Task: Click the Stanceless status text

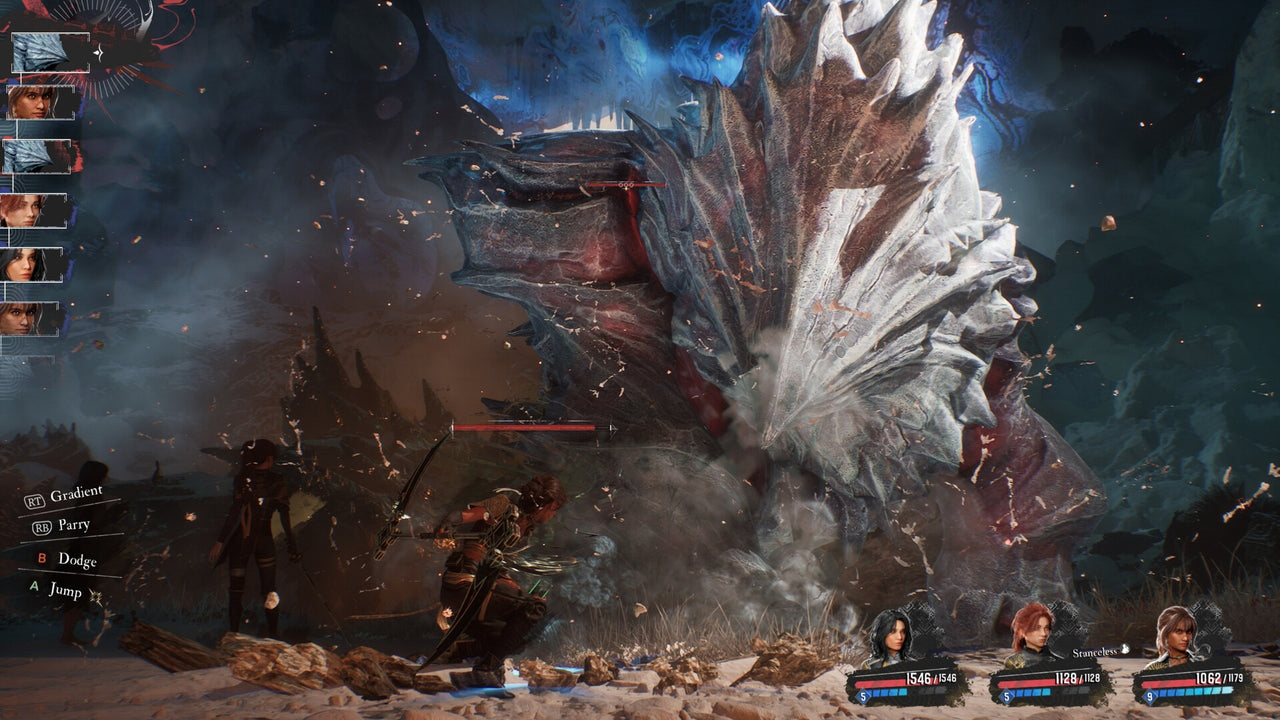Action: (1095, 651)
